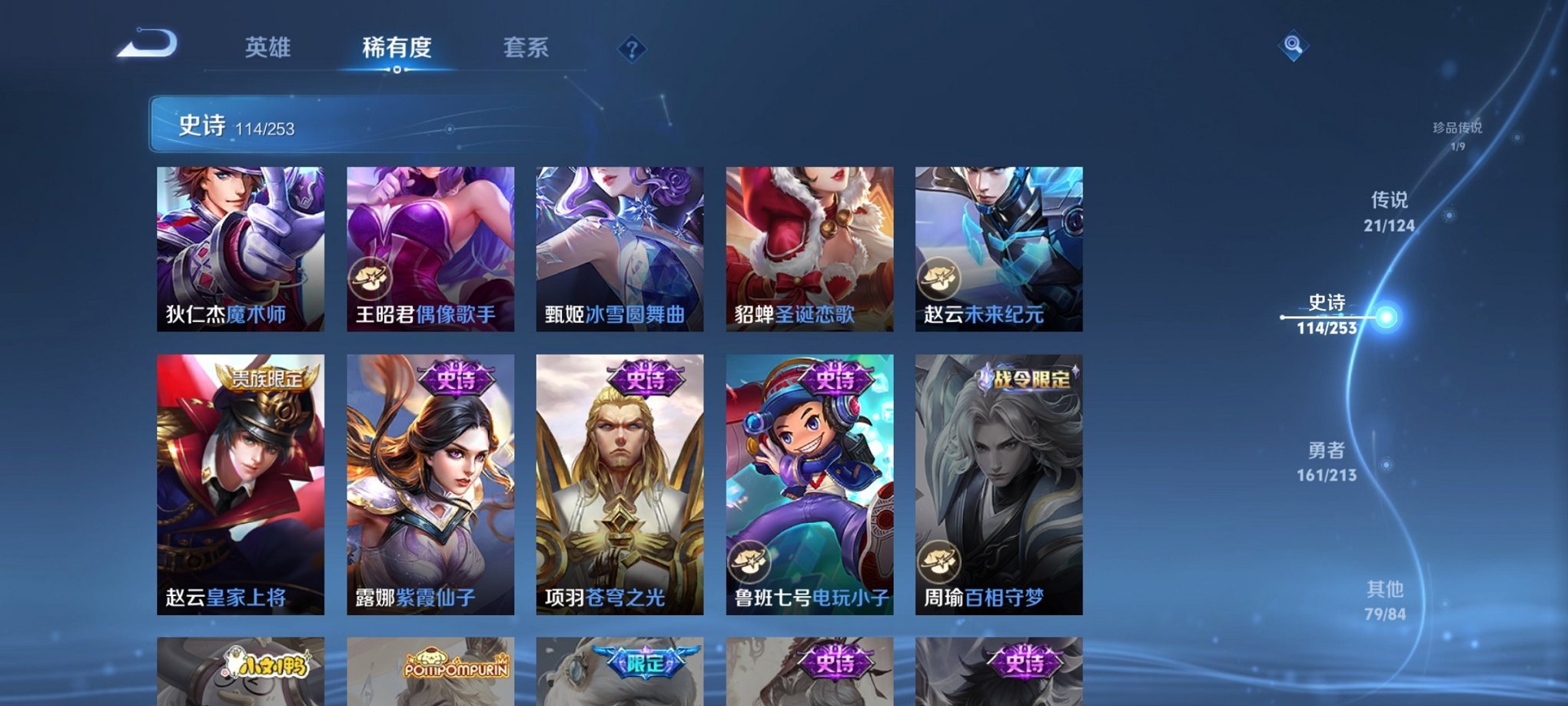Open the help question mark icon

pyautogui.click(x=632, y=49)
